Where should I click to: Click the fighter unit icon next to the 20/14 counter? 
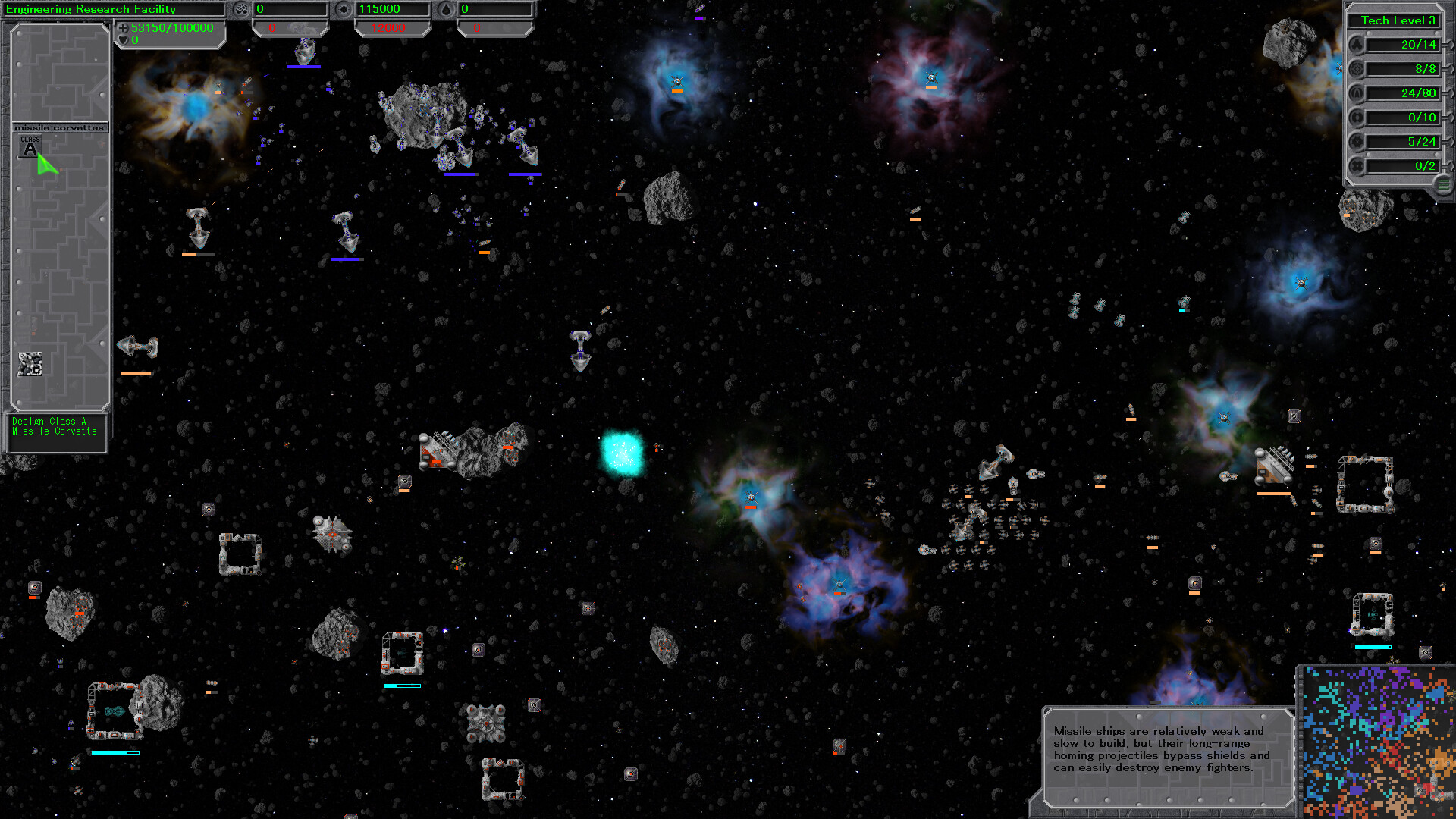point(1357,45)
